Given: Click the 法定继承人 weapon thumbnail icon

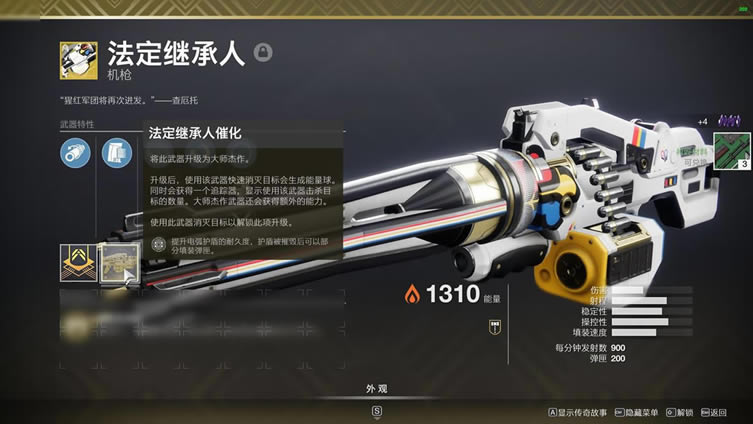Looking at the screenshot, I should [78, 60].
